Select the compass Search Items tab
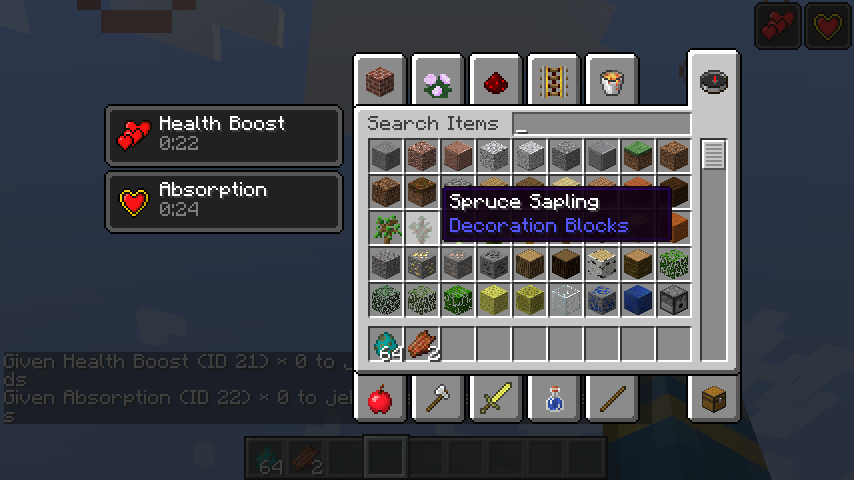The width and height of the screenshot is (854, 480). click(713, 81)
